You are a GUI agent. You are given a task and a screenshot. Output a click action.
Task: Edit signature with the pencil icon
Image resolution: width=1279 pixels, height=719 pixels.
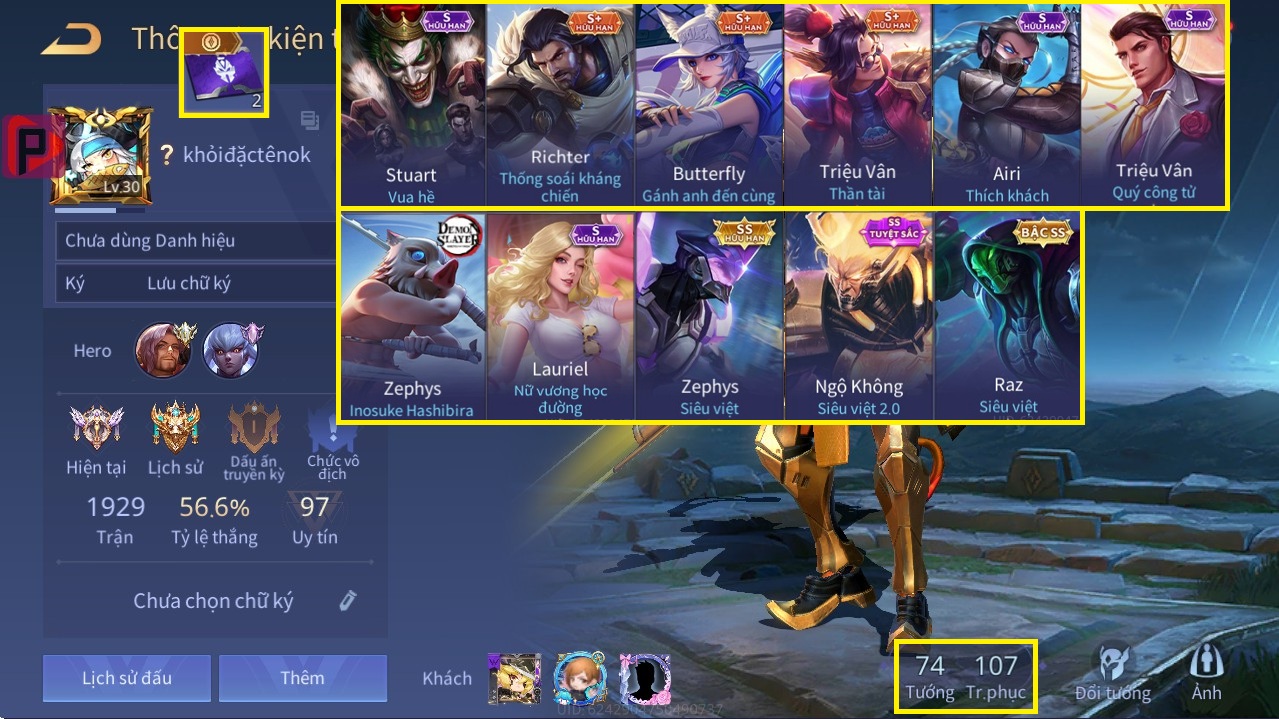tap(347, 600)
